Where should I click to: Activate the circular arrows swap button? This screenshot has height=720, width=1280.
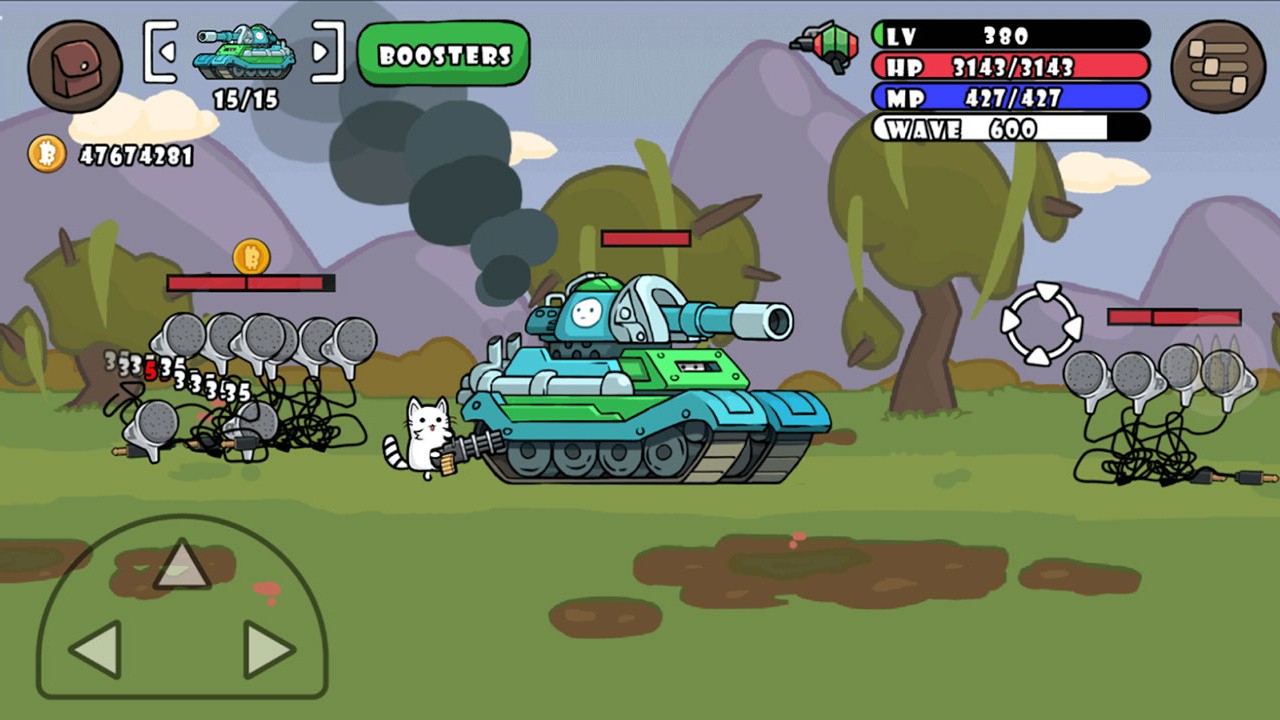pos(1042,324)
